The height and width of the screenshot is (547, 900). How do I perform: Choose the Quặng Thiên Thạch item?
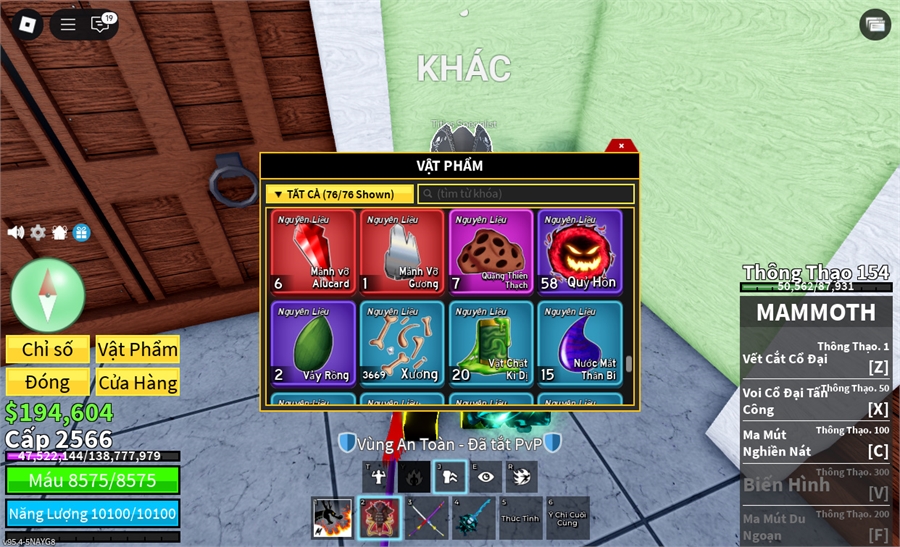coord(491,251)
